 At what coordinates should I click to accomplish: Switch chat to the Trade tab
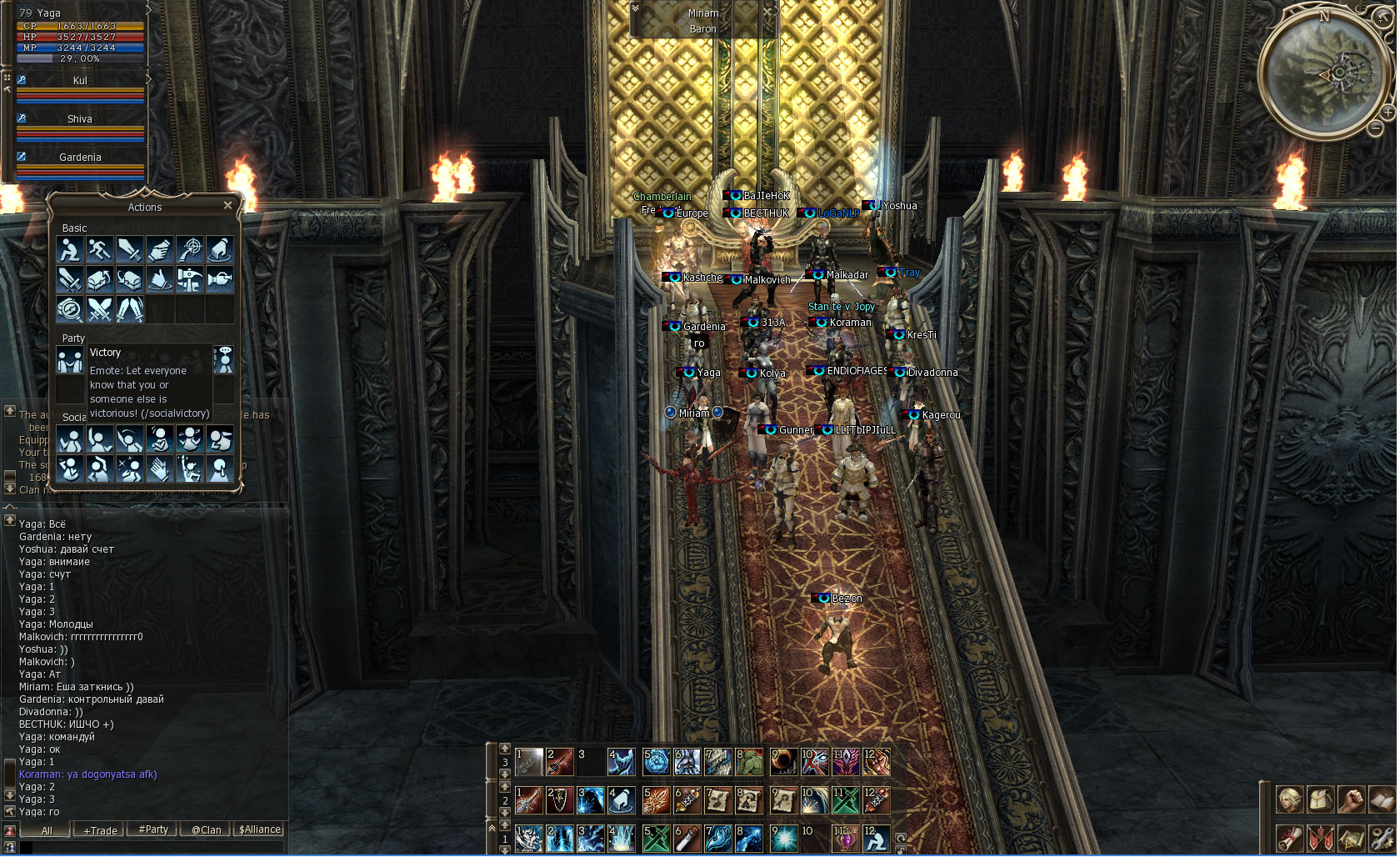click(x=100, y=830)
